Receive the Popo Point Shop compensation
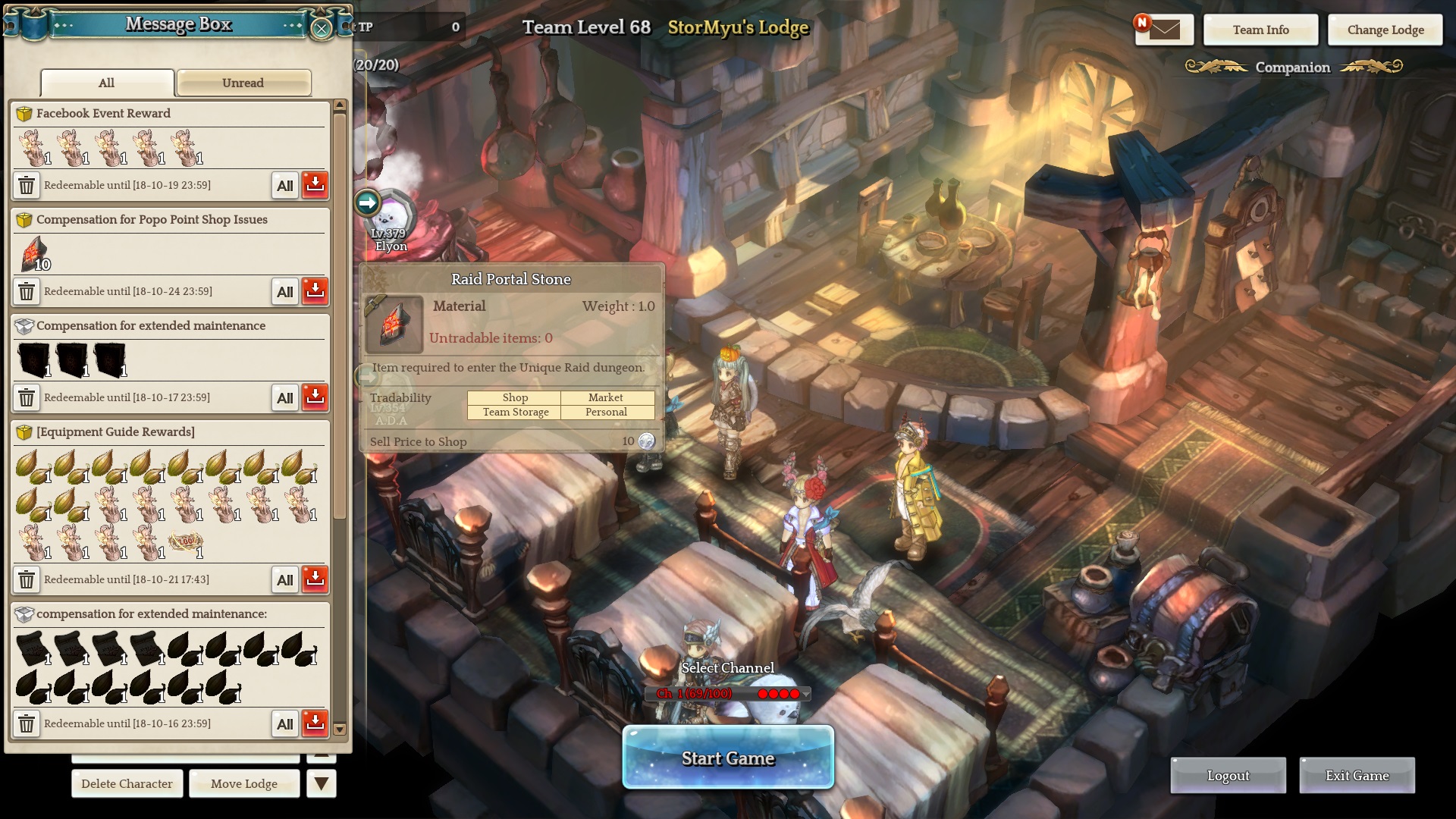Viewport: 1456px width, 819px height. click(x=315, y=291)
